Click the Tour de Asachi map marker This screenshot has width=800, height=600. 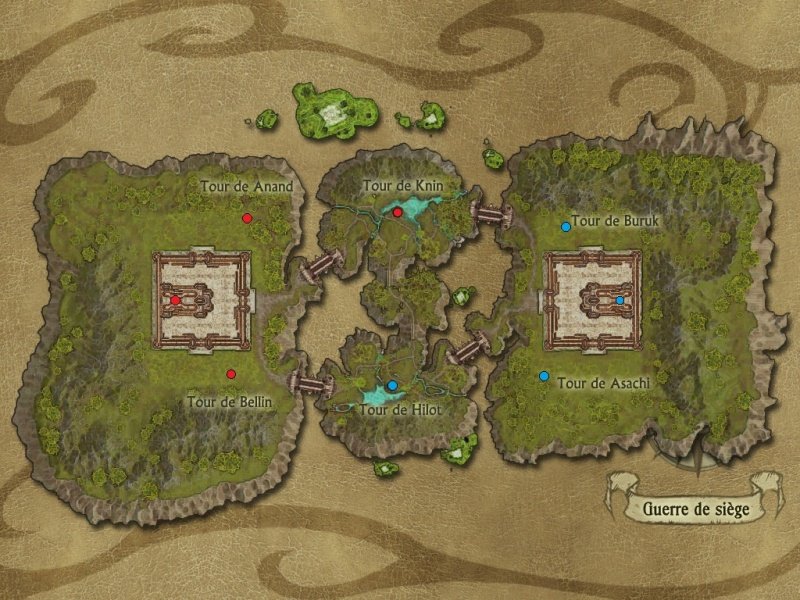pos(544,377)
